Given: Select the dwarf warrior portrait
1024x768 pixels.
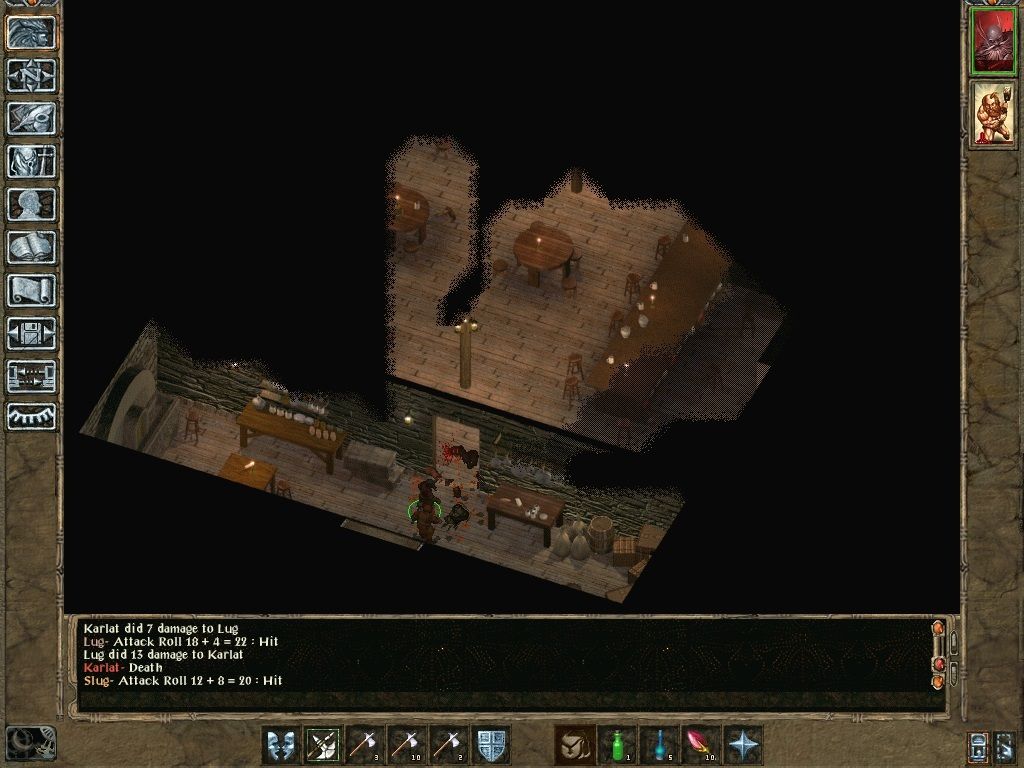Looking at the screenshot, I should click(992, 114).
